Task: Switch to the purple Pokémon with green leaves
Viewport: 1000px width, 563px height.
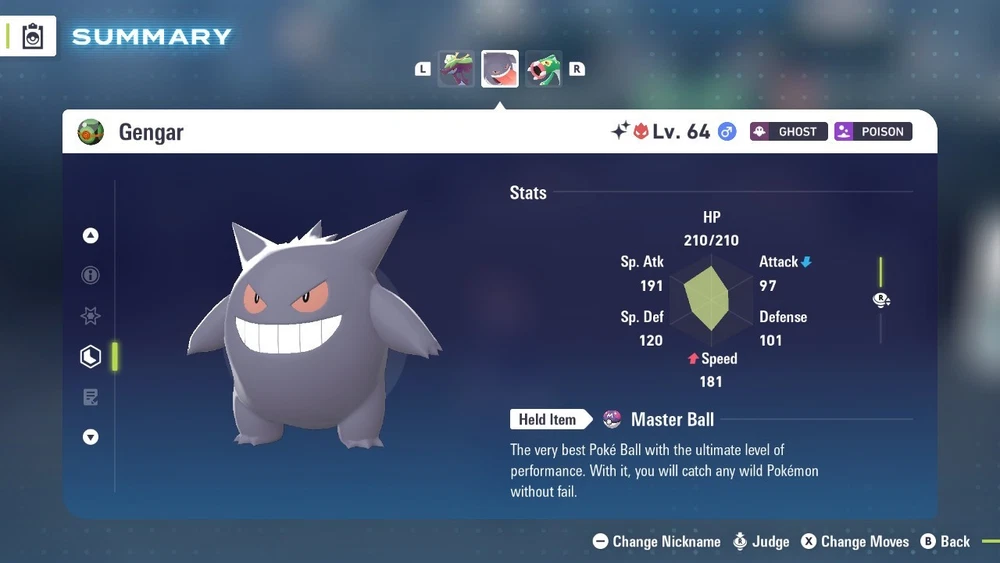Action: pos(456,69)
